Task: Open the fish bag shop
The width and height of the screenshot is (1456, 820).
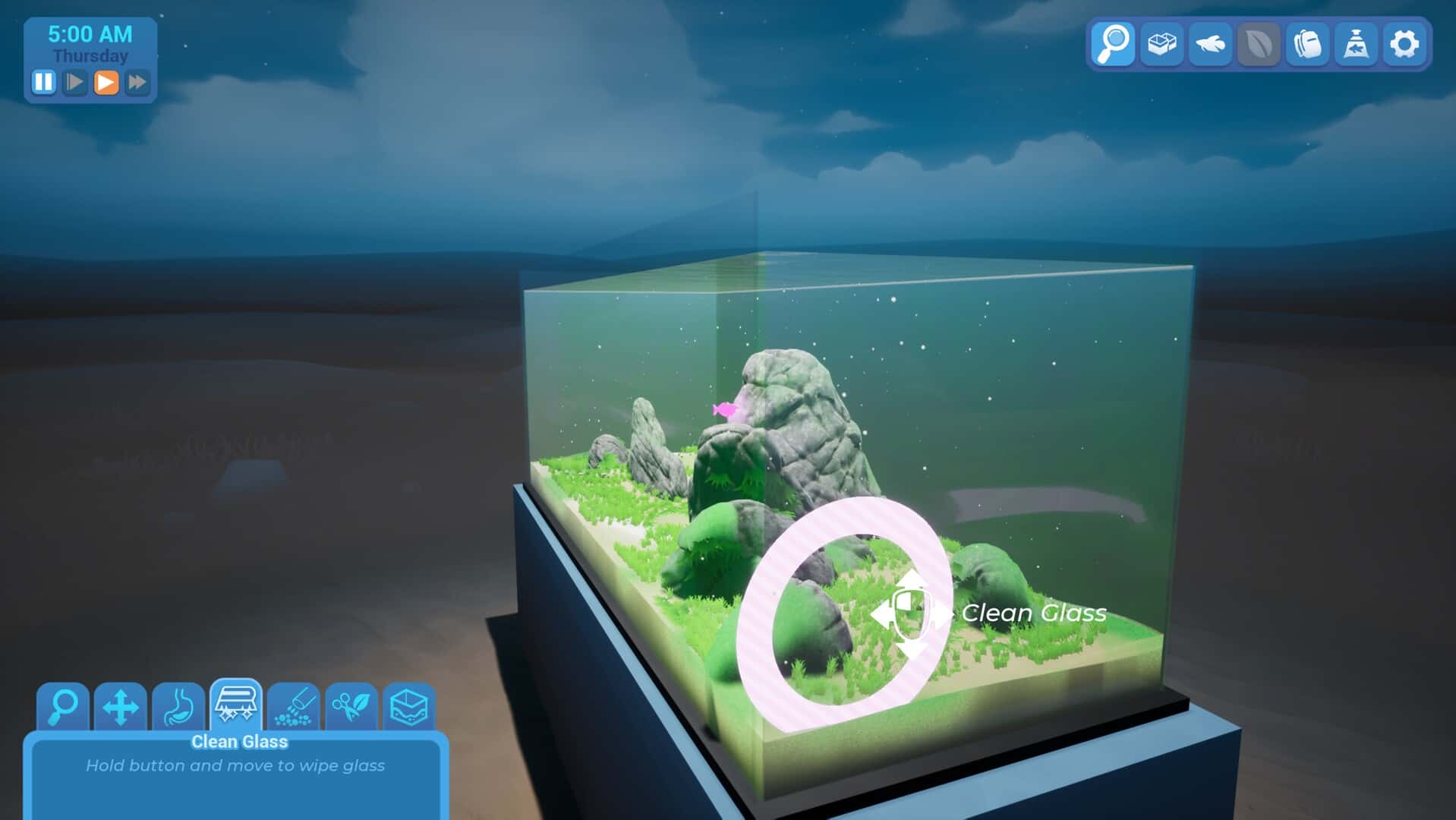Action: 1356,44
